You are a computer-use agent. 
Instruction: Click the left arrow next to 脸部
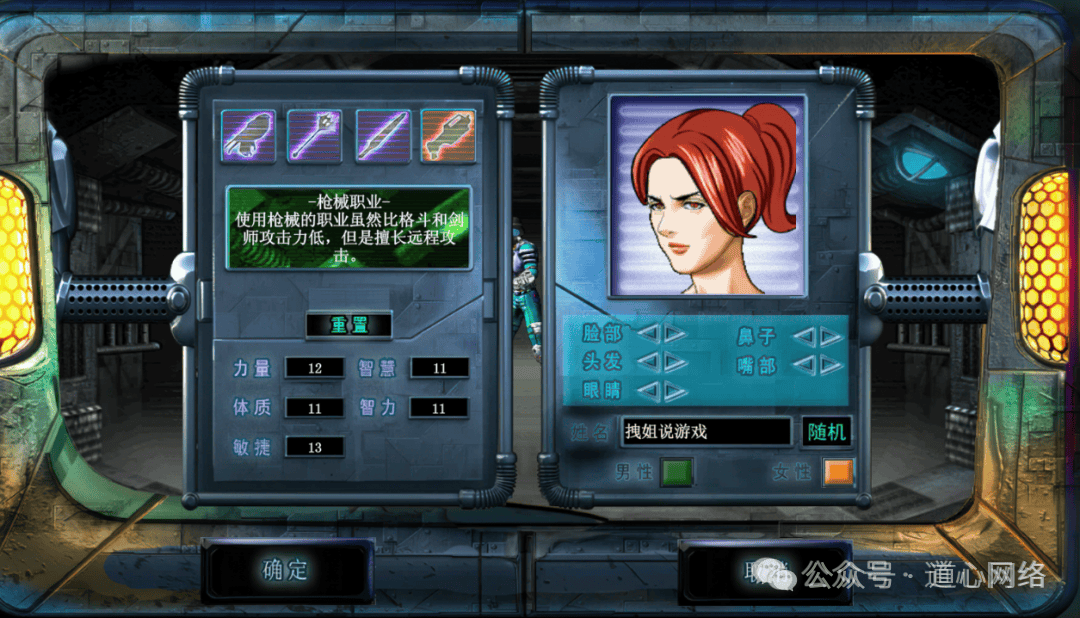(648, 334)
